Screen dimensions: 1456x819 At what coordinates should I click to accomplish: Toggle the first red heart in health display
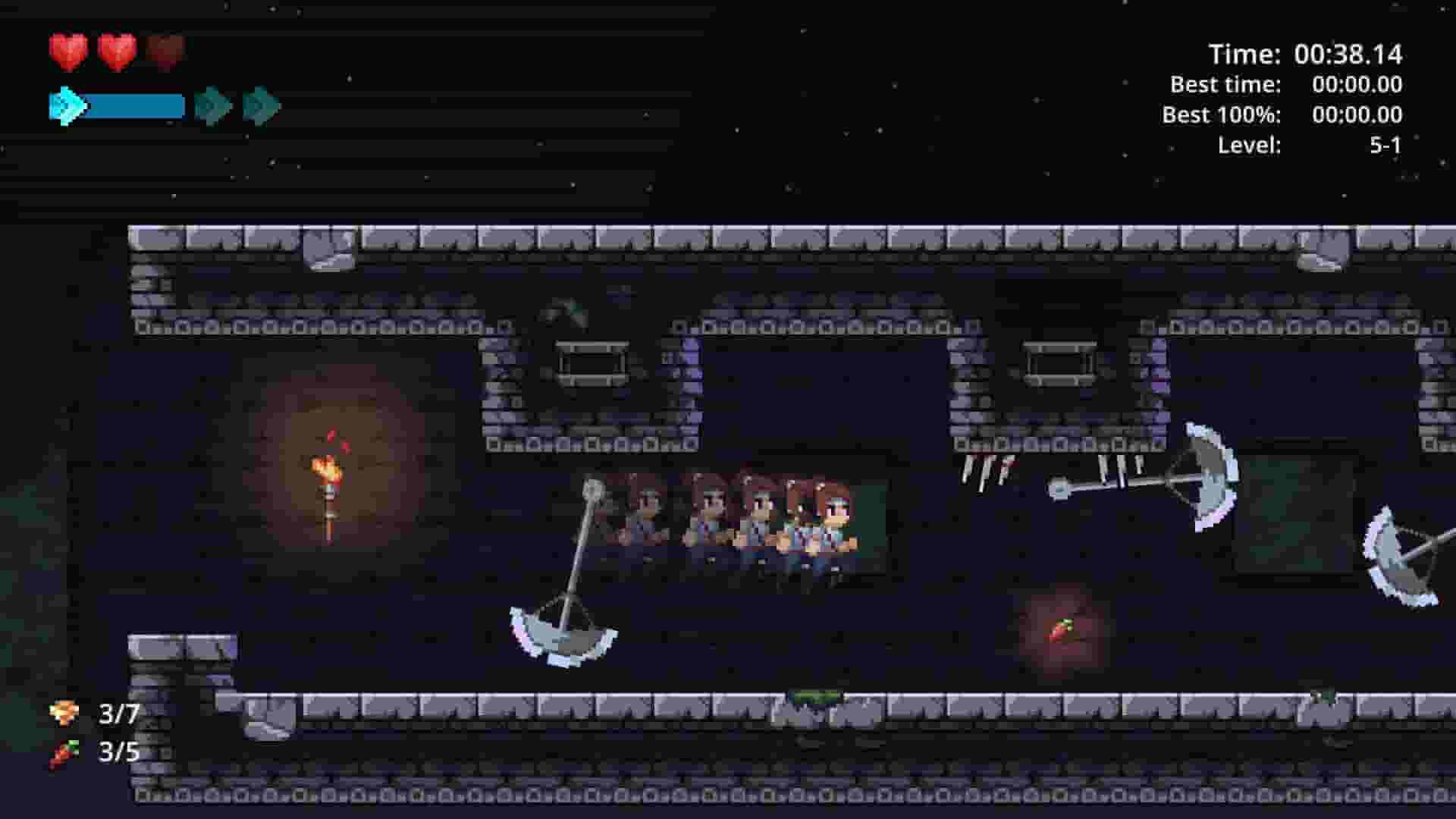pos(68,52)
